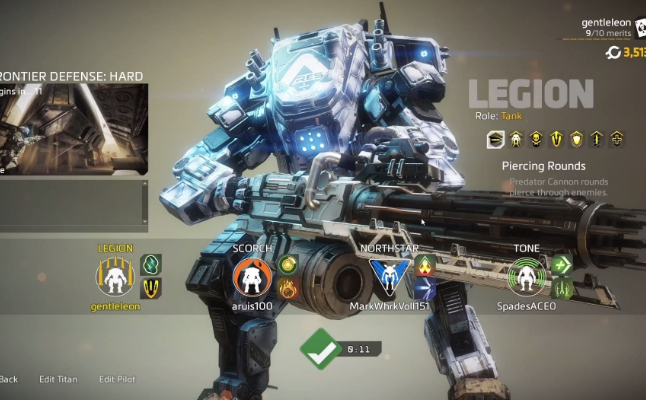Open the Edit Pilot option
The width and height of the screenshot is (646, 400).
(x=117, y=379)
